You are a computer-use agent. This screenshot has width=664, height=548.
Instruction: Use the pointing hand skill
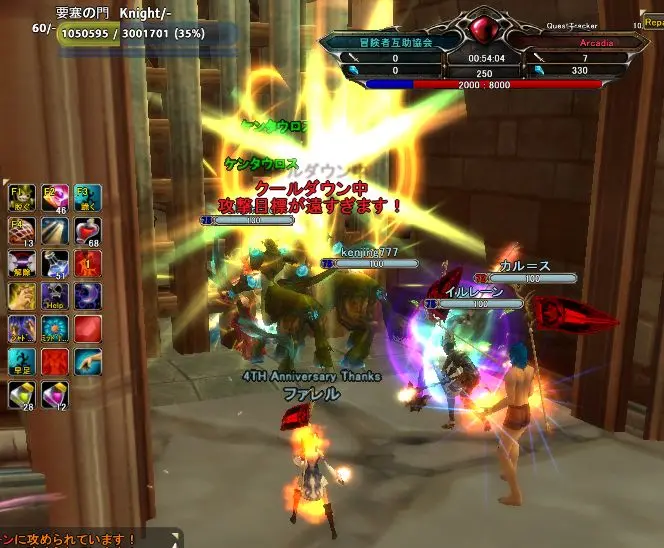[88, 362]
